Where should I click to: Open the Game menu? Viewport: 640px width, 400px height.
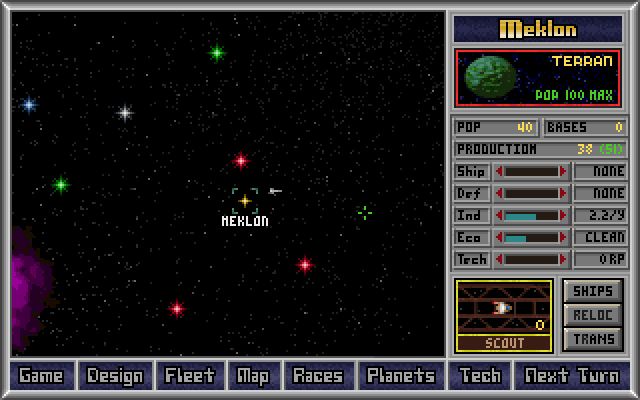click(x=41, y=376)
